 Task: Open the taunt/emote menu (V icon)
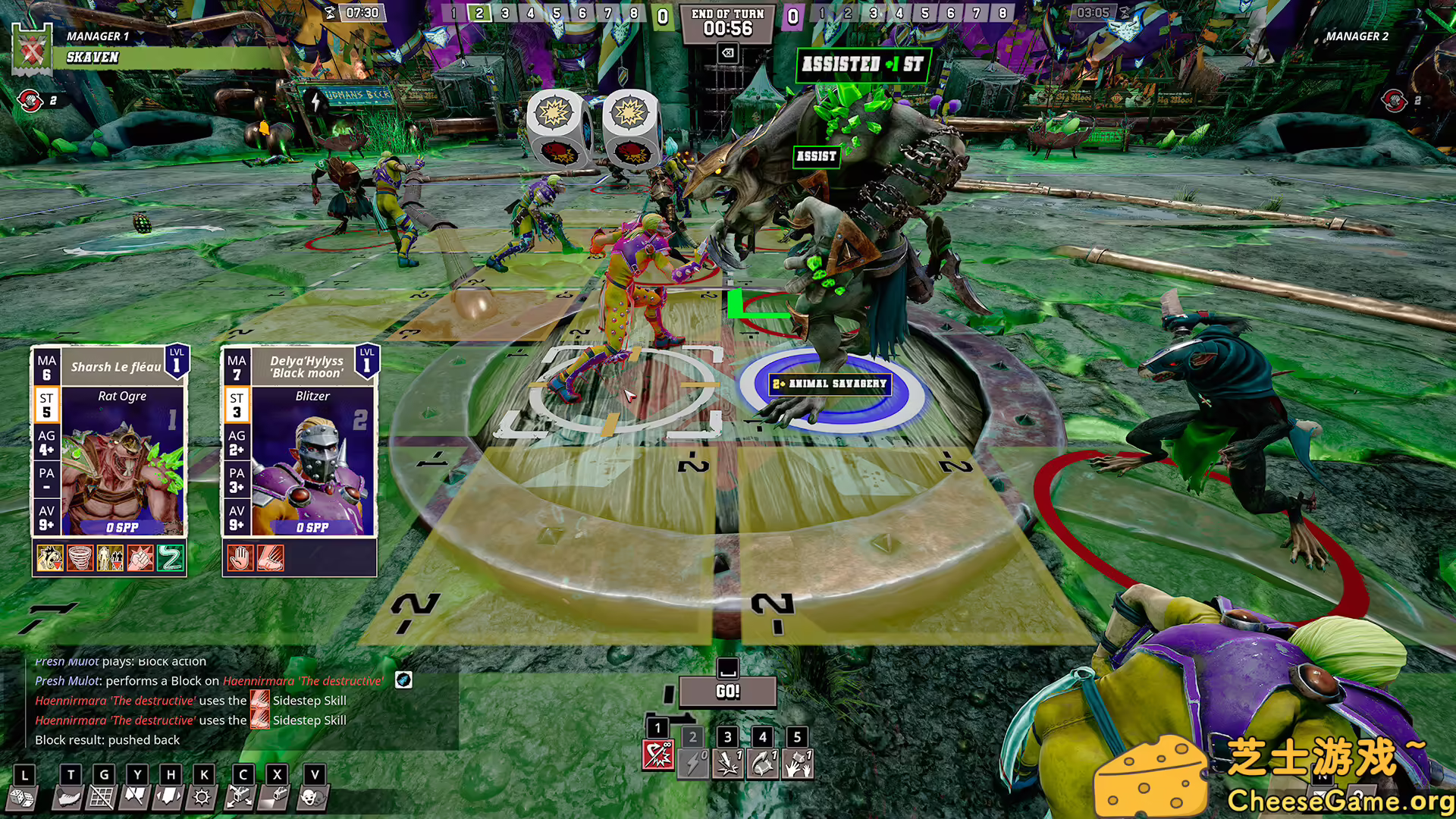coord(313,796)
